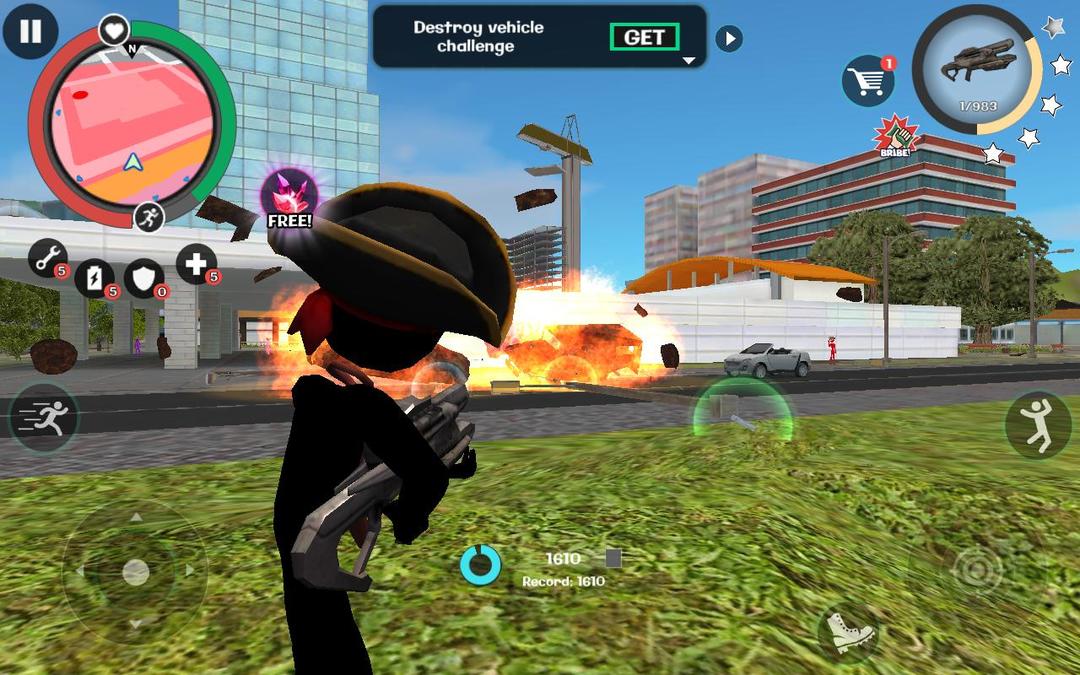Open the circular minimap

[131, 125]
